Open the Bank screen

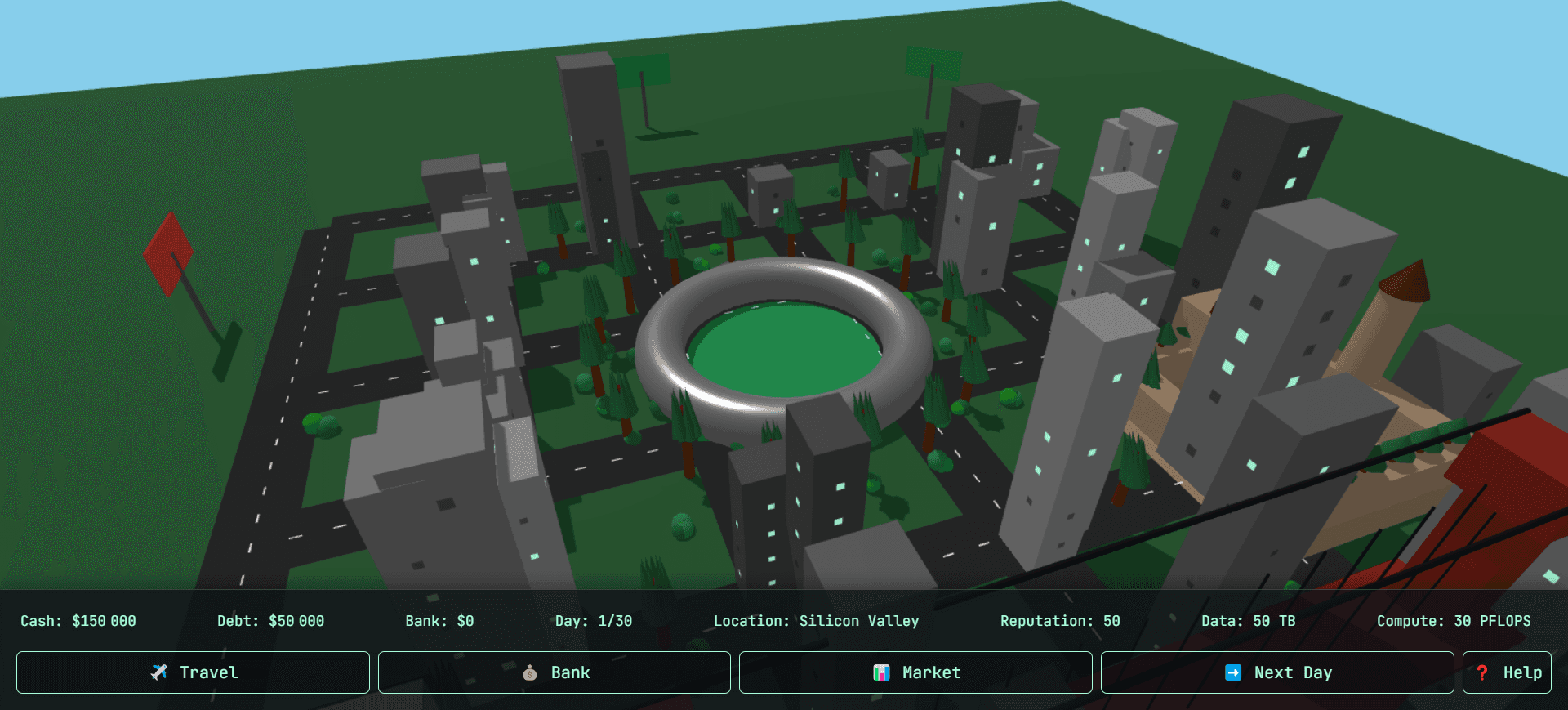tap(554, 672)
